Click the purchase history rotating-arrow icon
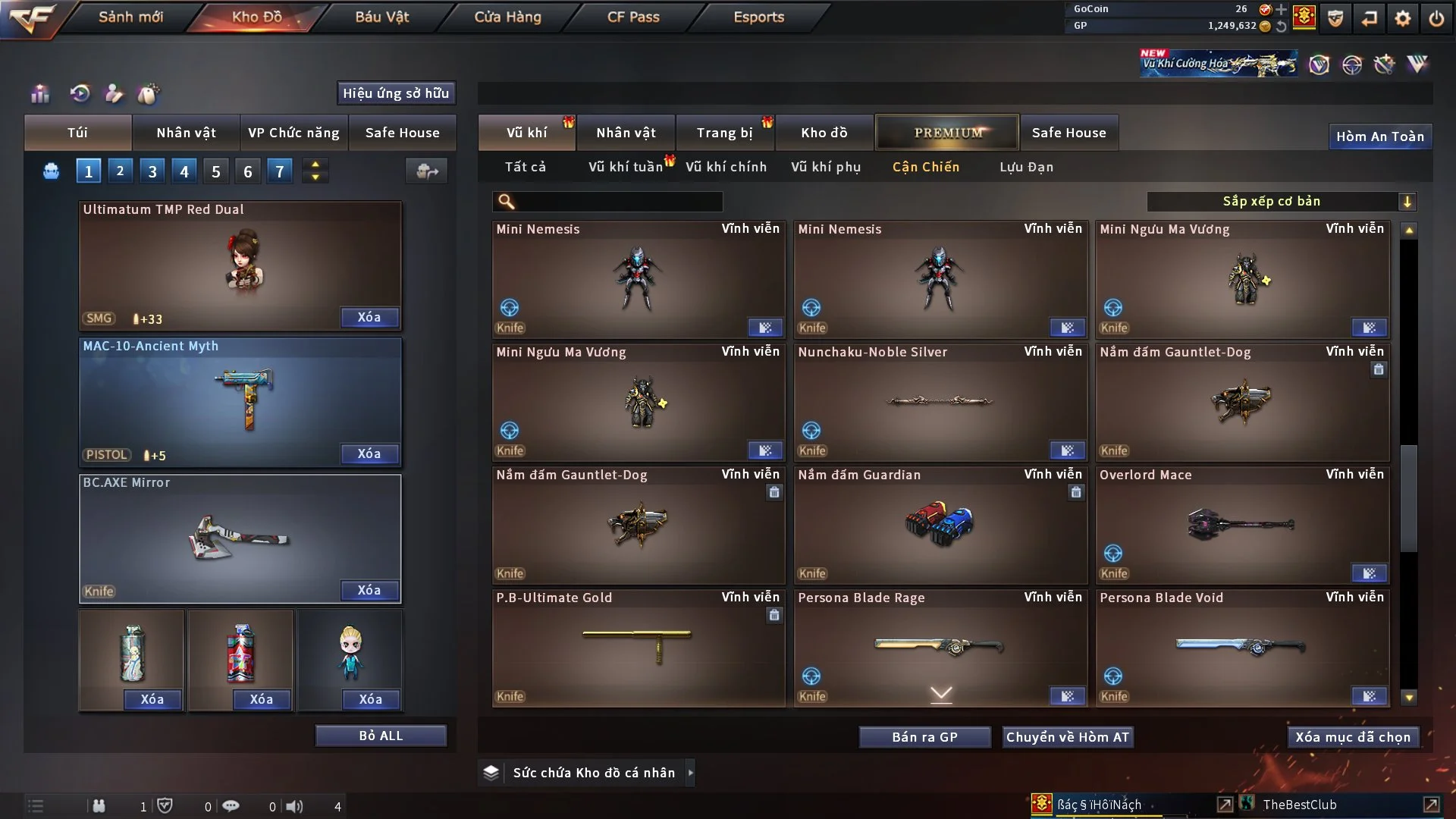 click(x=79, y=93)
